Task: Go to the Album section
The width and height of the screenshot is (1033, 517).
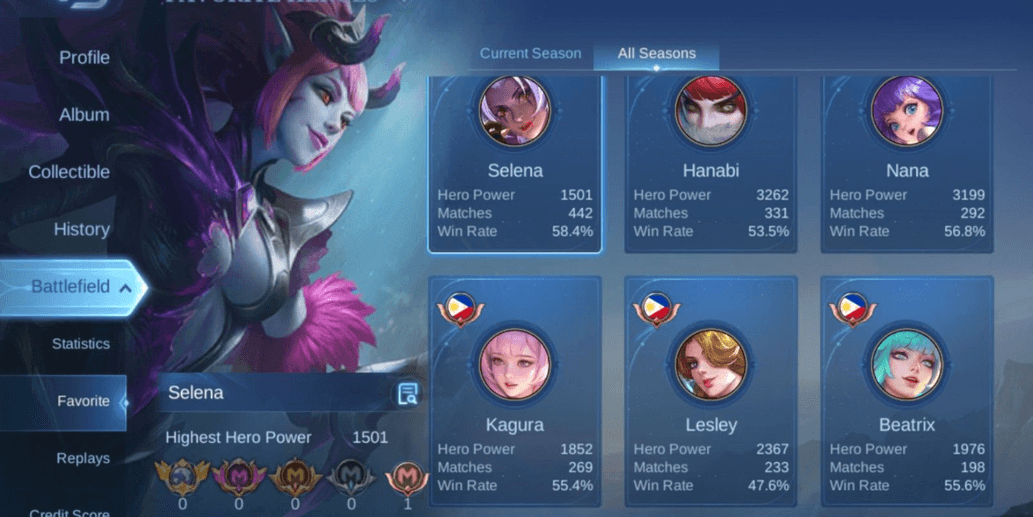Action: pyautogui.click(x=84, y=115)
